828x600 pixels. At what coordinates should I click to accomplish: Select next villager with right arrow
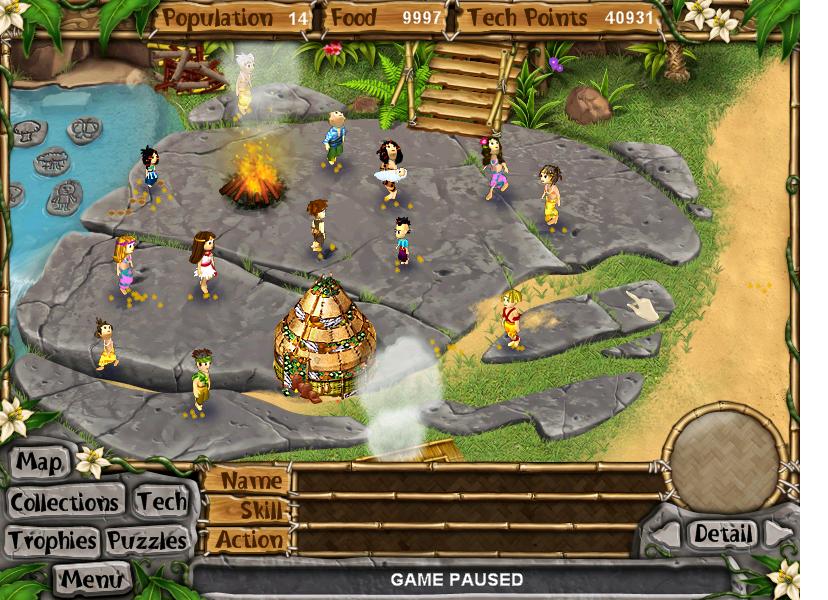tap(774, 533)
